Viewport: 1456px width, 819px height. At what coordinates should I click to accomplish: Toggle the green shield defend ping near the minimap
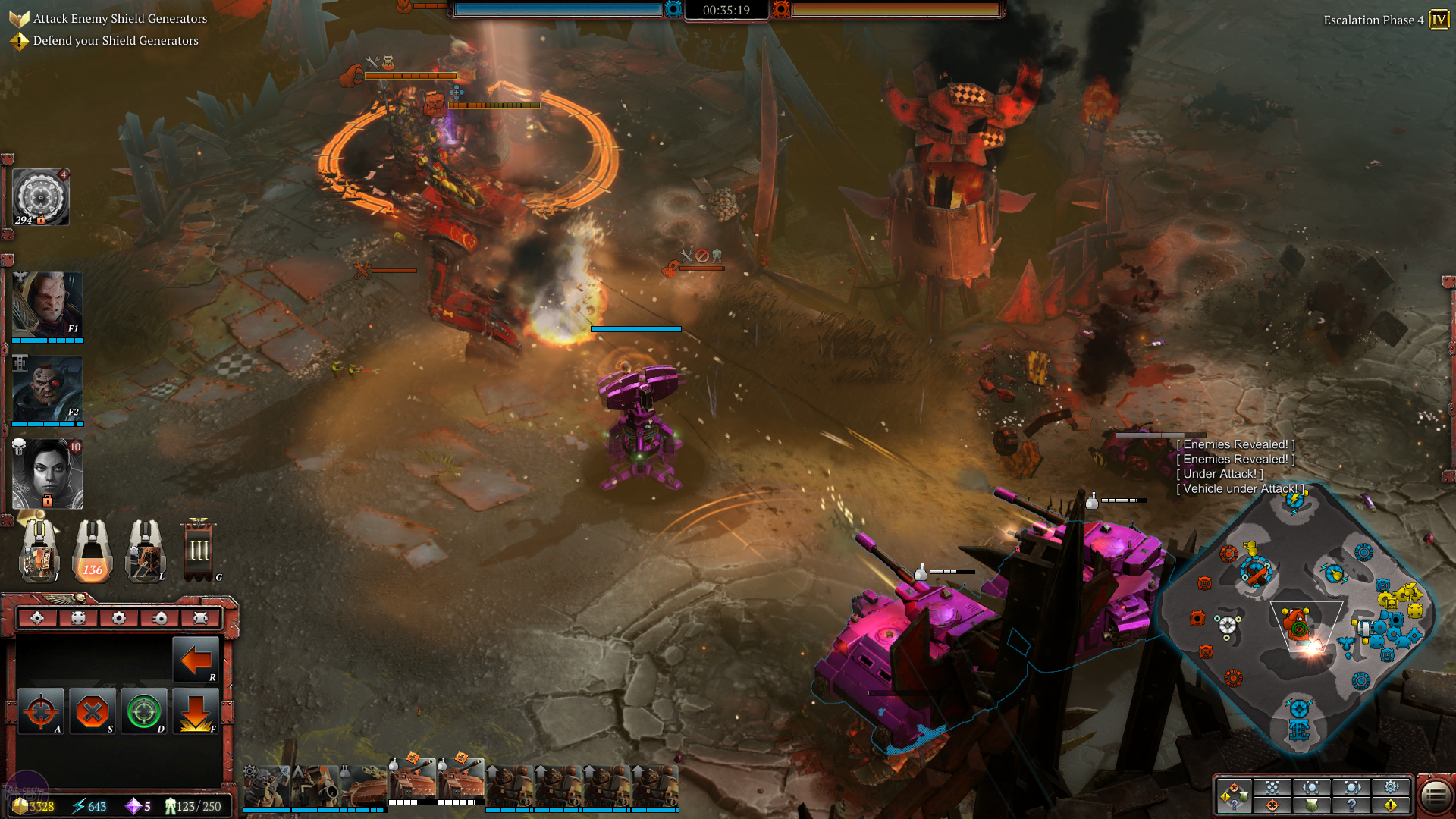pyautogui.click(x=1312, y=805)
